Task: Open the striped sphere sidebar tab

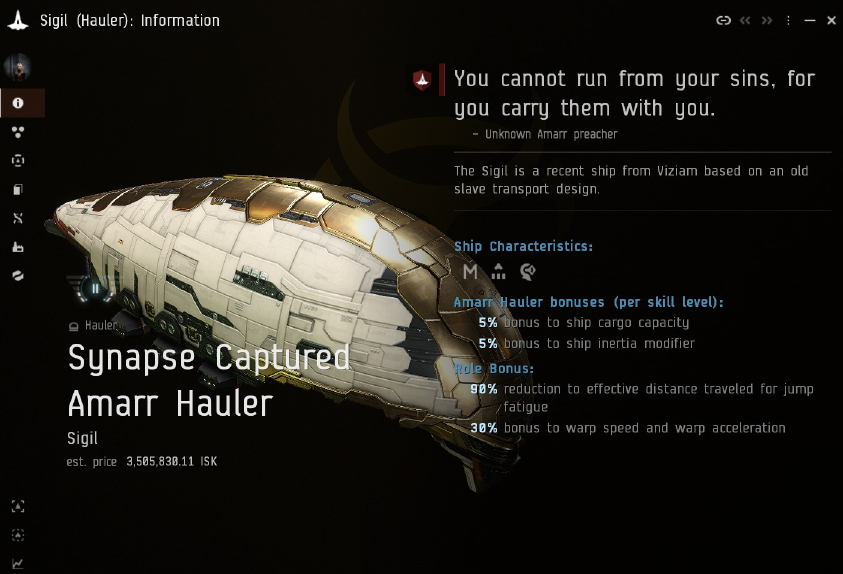Action: point(18,275)
